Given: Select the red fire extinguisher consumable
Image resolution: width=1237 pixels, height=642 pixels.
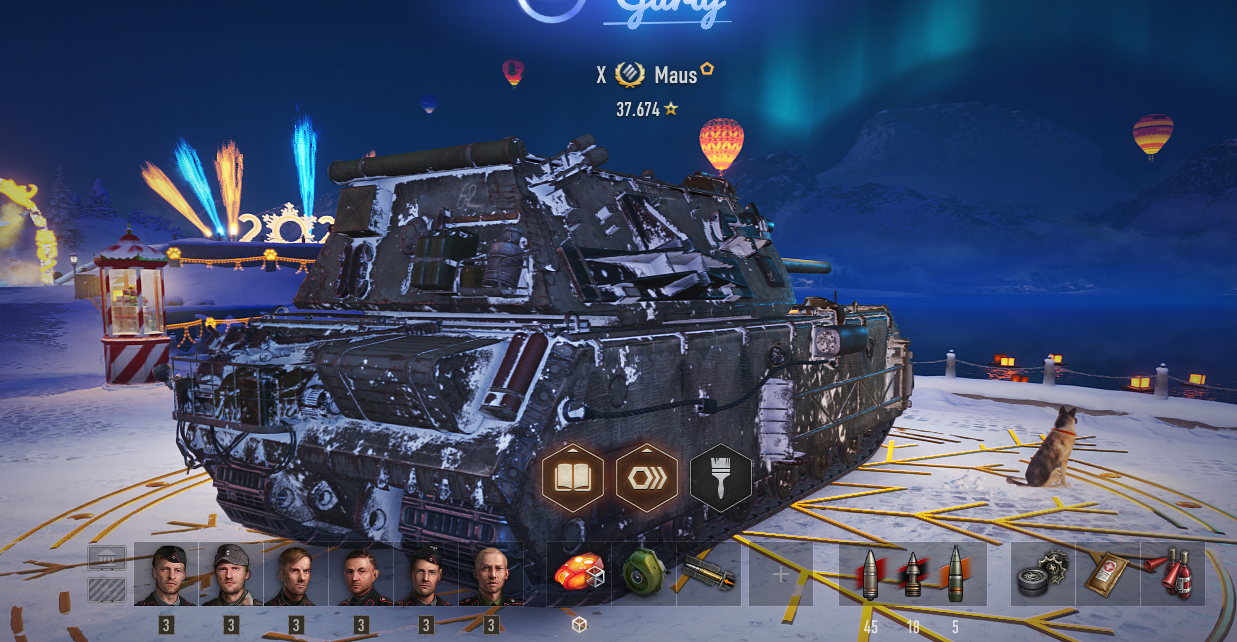Looking at the screenshot, I should point(1171,575).
